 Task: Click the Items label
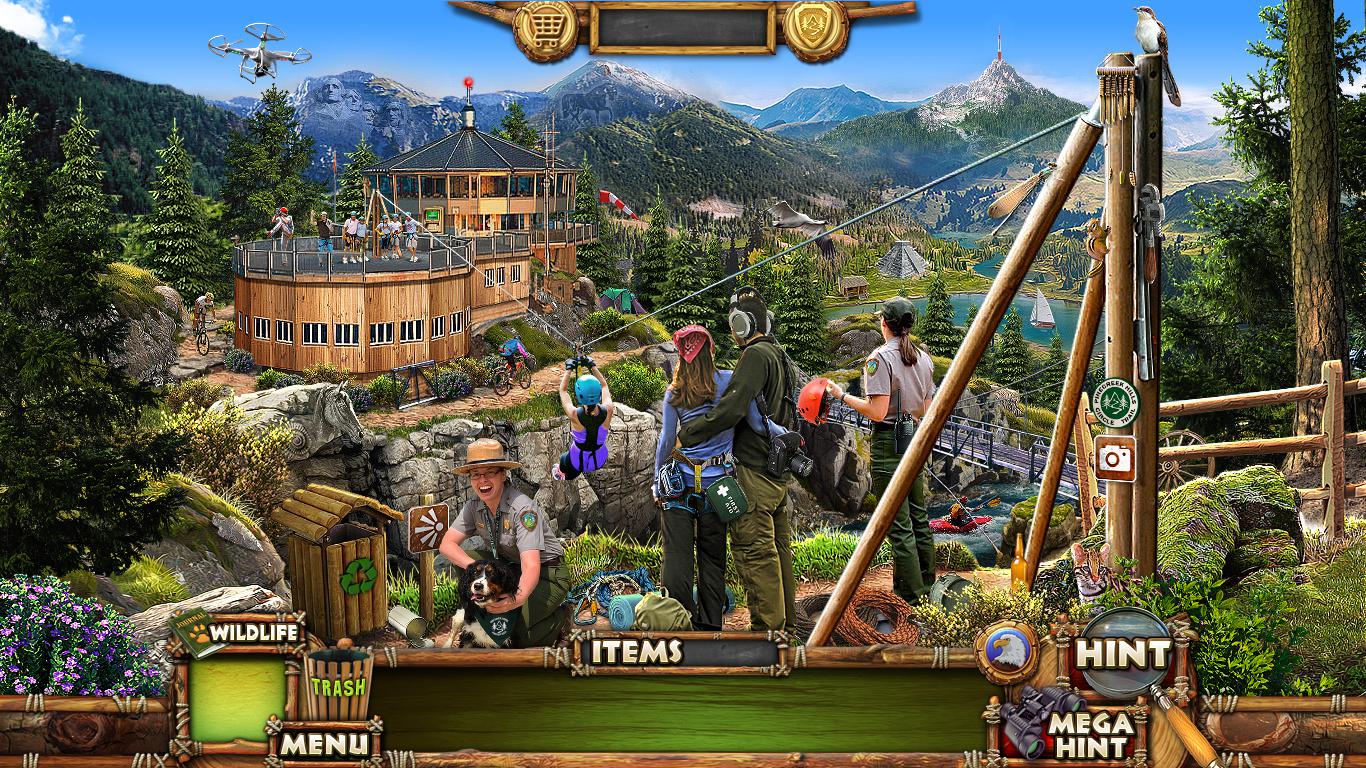[x=636, y=652]
